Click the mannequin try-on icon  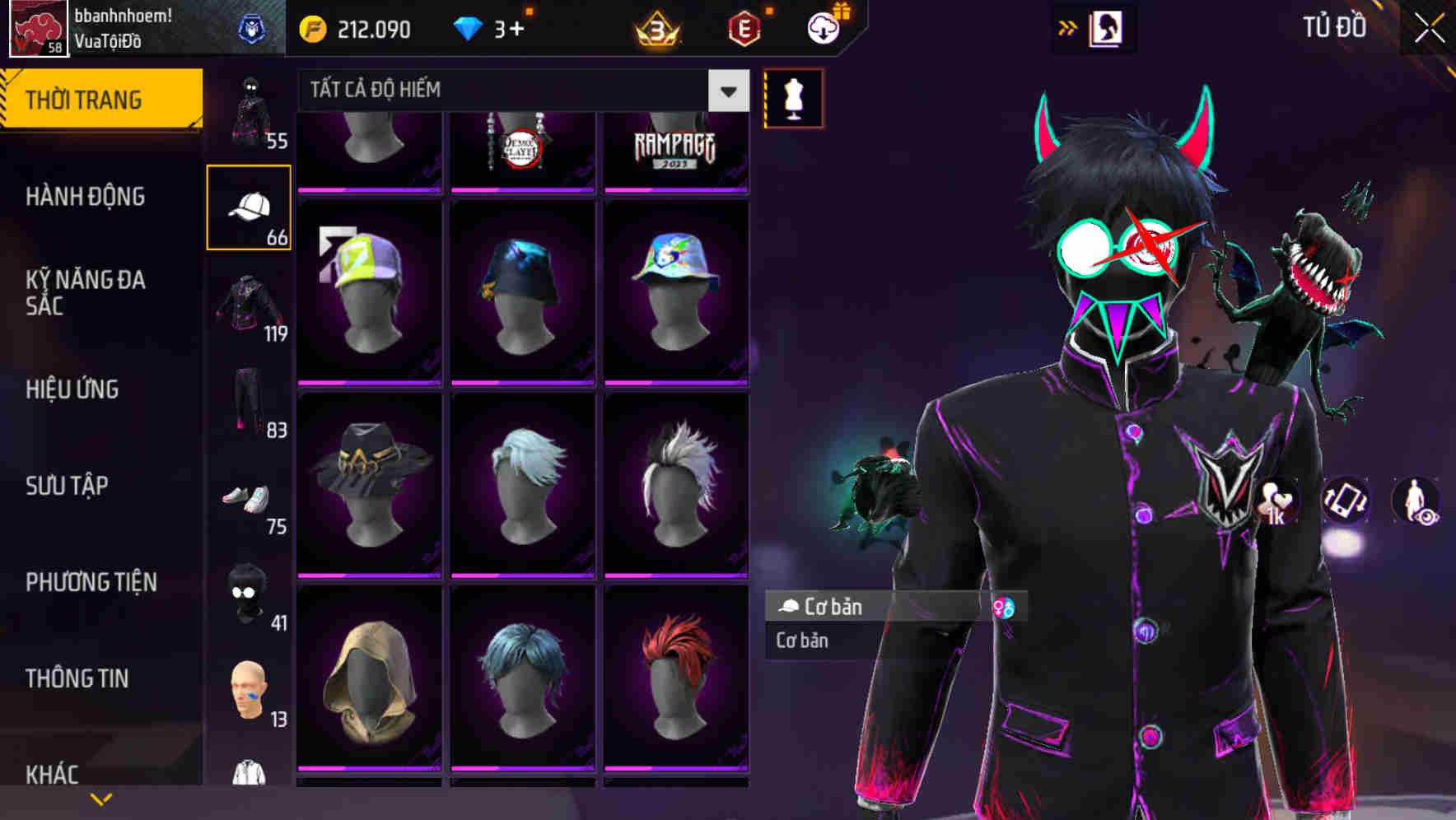point(792,97)
